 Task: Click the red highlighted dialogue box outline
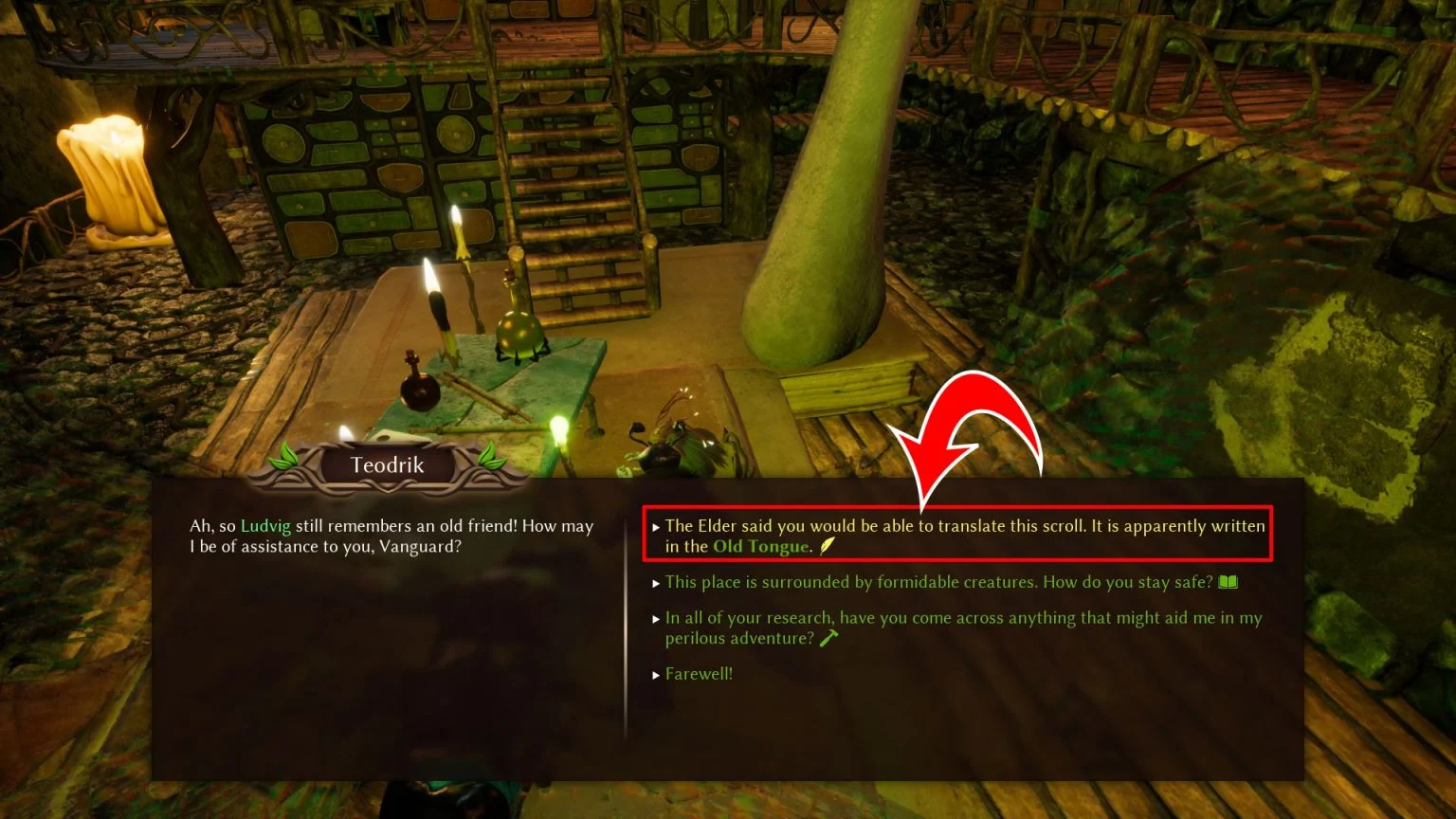957,534
